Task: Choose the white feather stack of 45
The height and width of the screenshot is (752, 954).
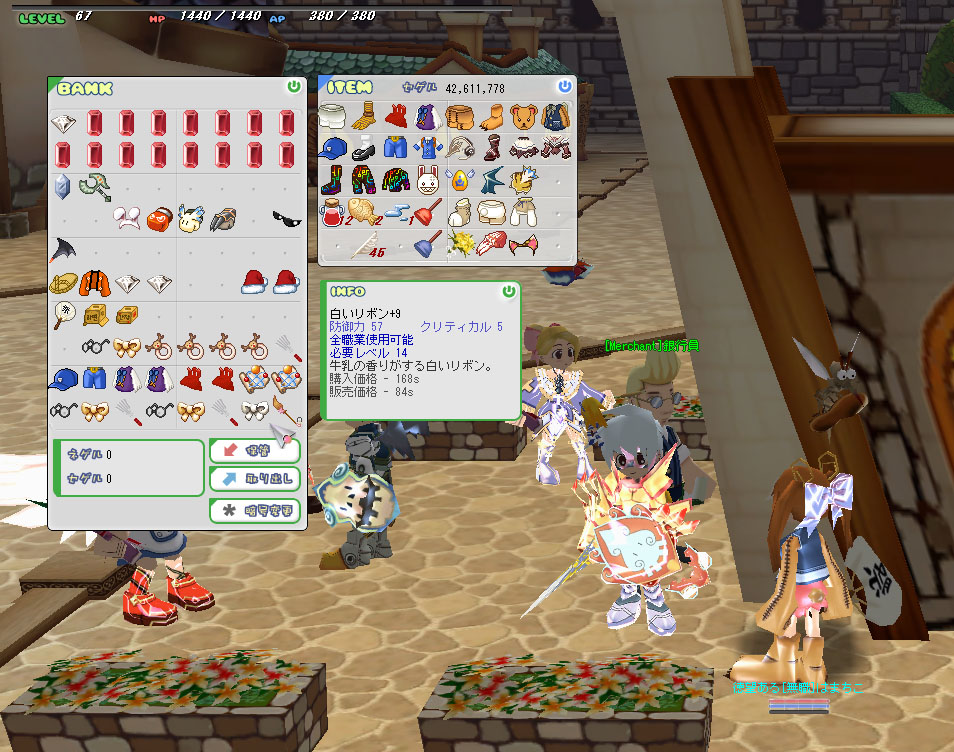Action: click(x=366, y=245)
